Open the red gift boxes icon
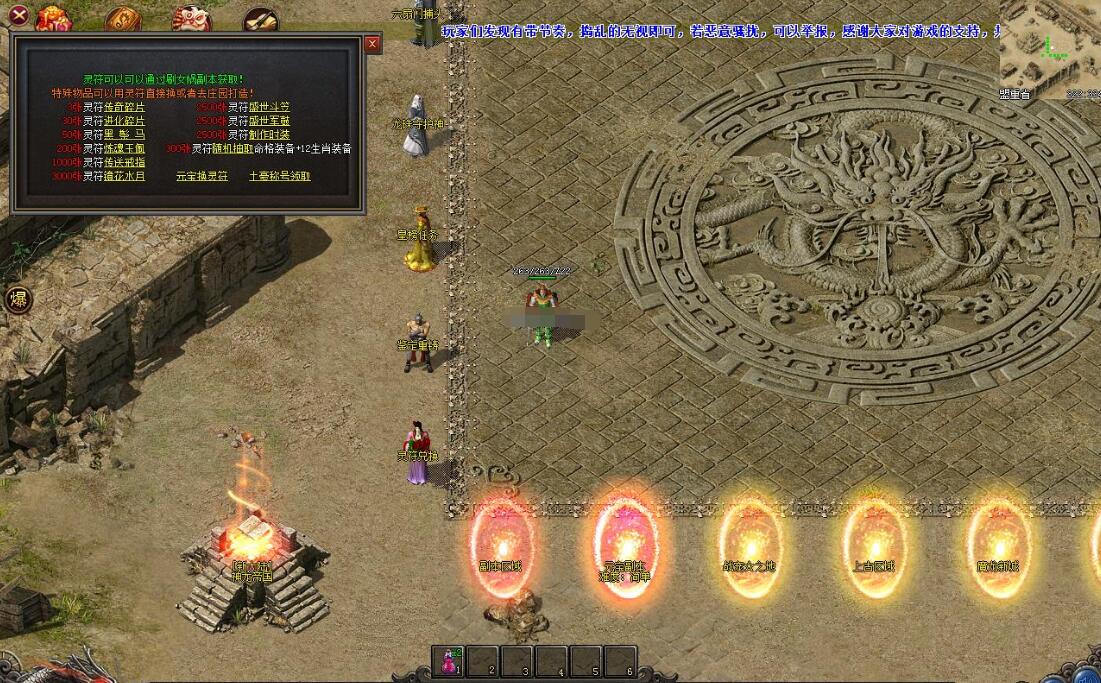 point(54,18)
